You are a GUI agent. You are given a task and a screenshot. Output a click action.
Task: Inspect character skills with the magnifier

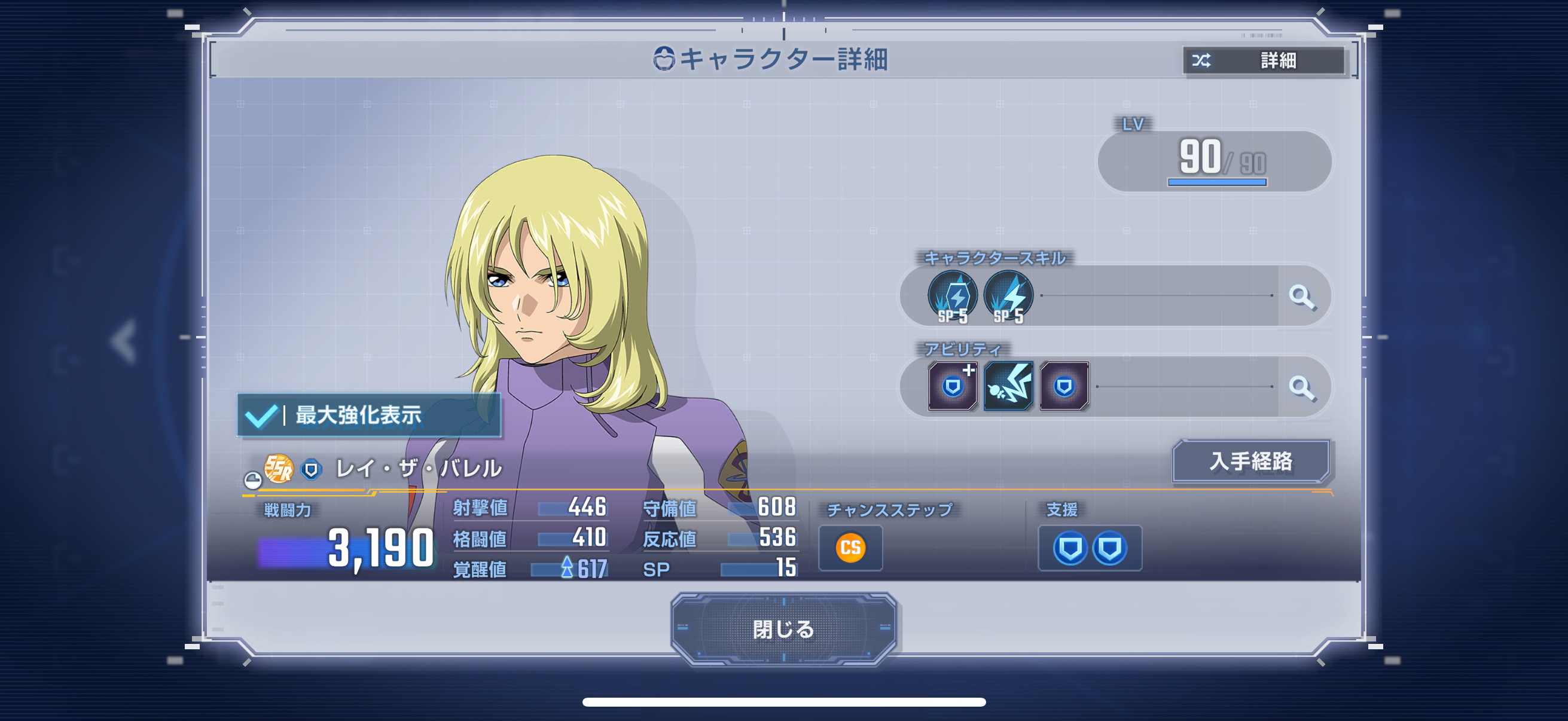(1301, 297)
